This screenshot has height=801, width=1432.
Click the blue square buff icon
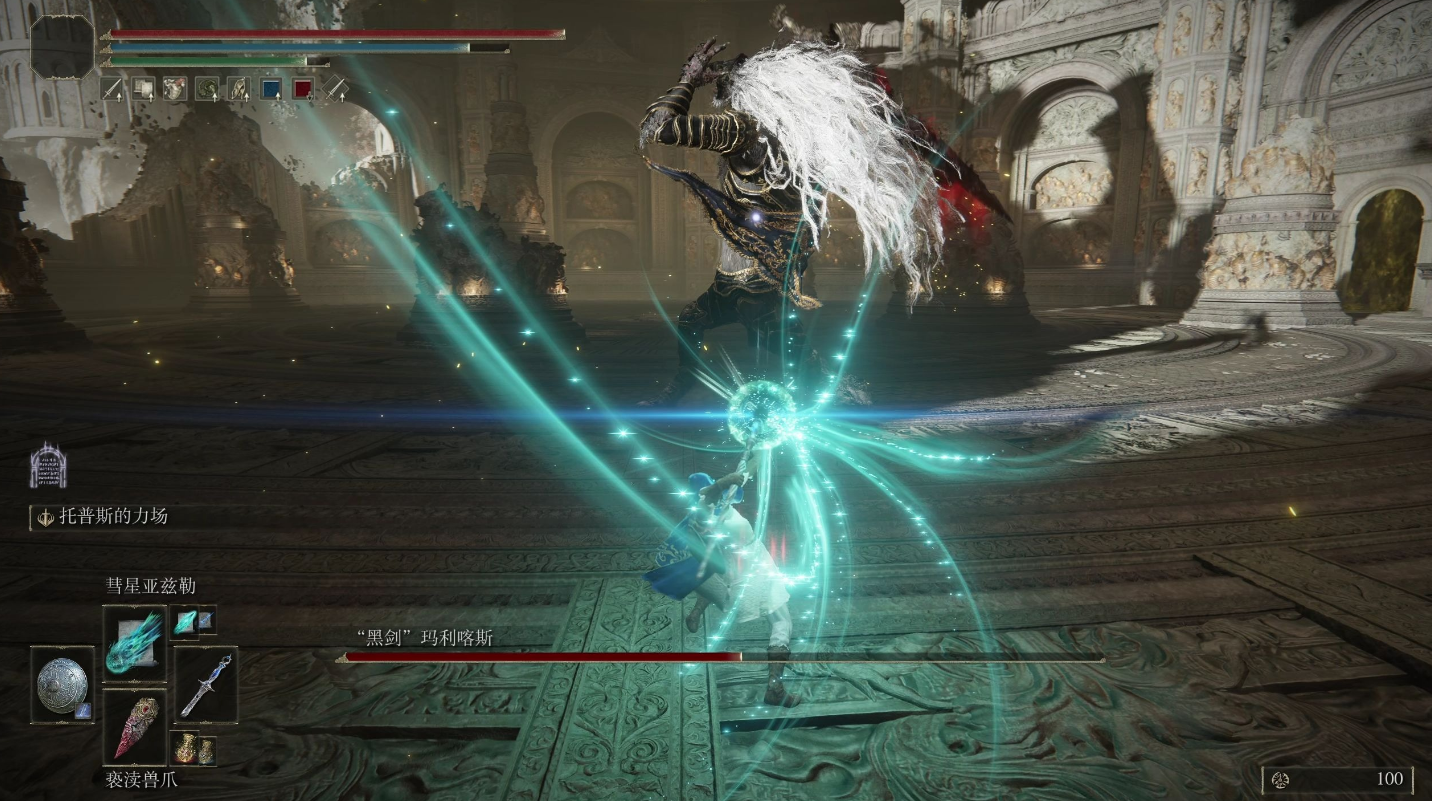(x=270, y=89)
